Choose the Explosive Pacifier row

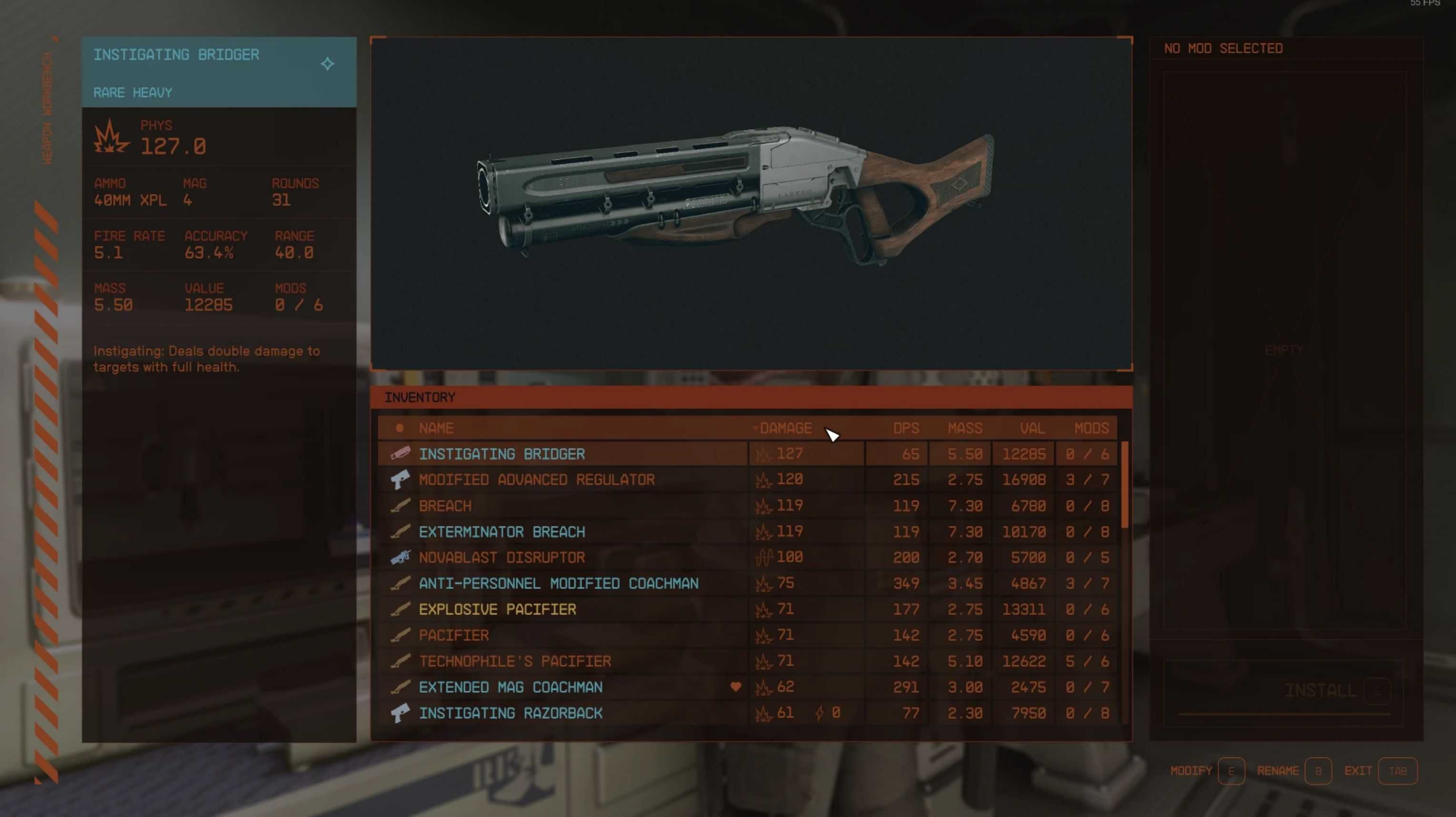497,609
